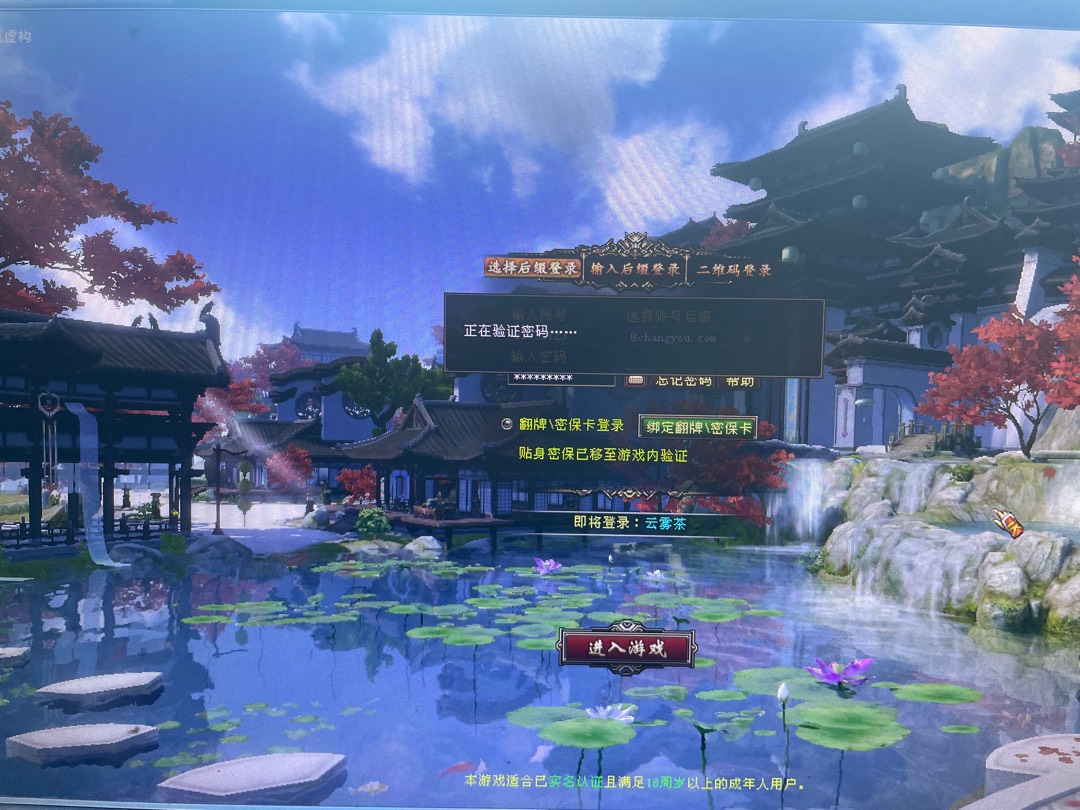The image size is (1080, 810).
Task: Open the on-screen keyboard icon
Action: click(x=634, y=380)
